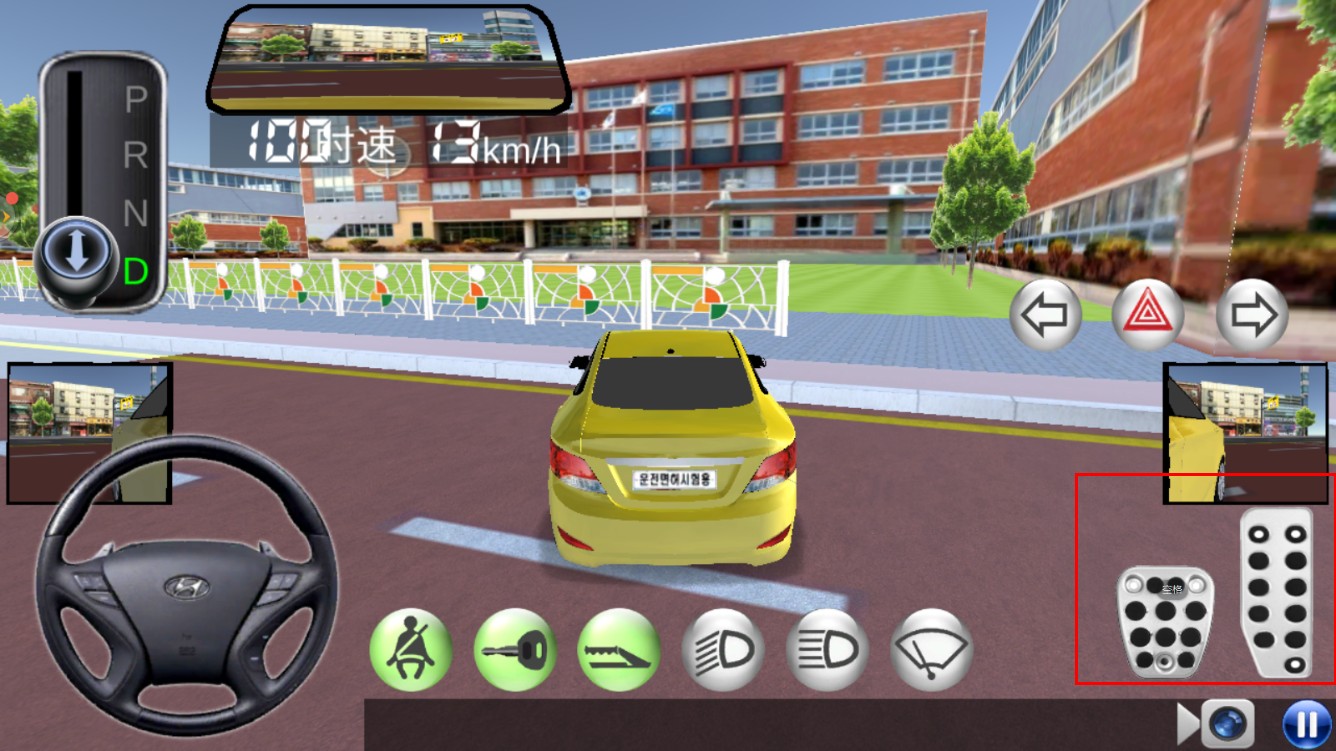The height and width of the screenshot is (751, 1336).
Task: Tap the left turn signal arrow
Action: [x=1045, y=315]
